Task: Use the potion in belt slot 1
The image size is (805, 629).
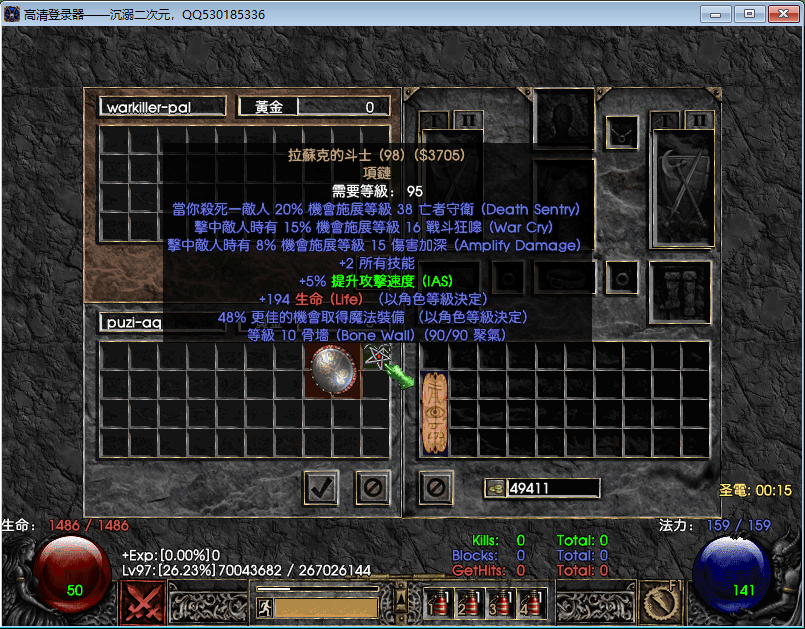Action: click(x=436, y=604)
